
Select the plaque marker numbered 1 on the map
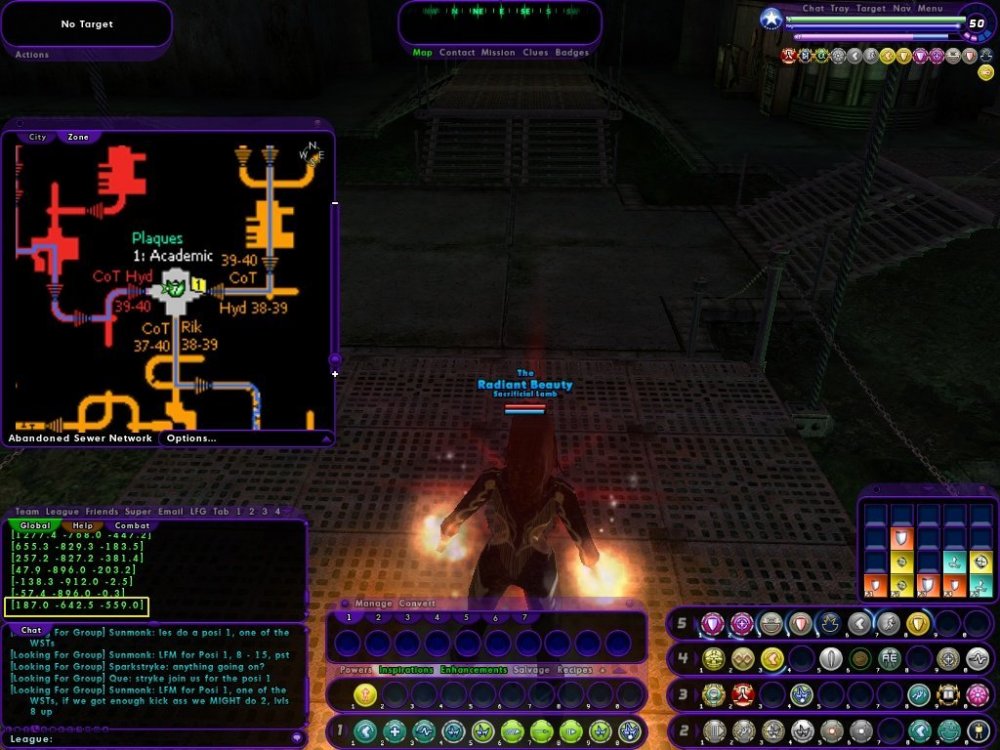(x=198, y=286)
